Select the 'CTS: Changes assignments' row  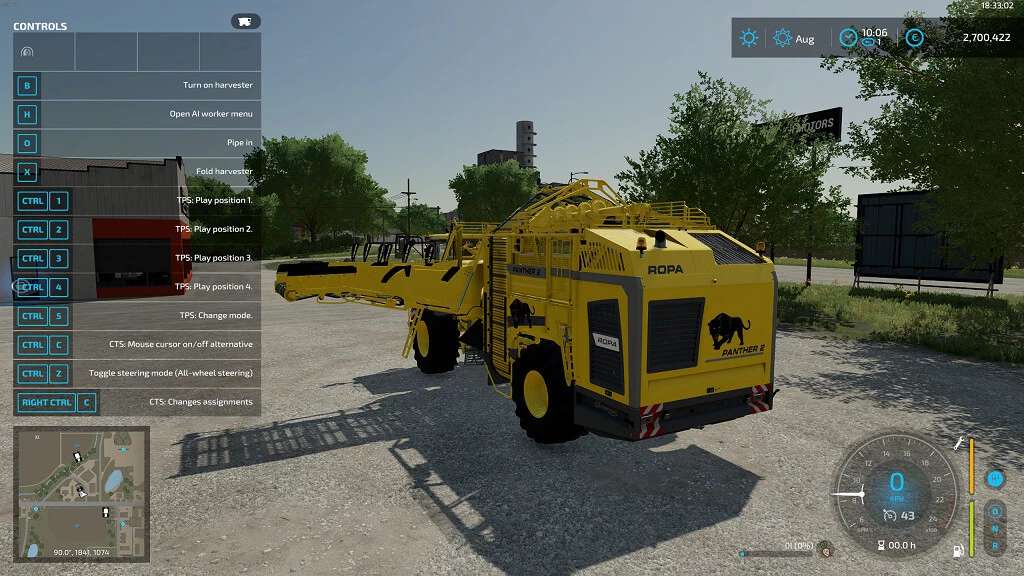[137, 403]
